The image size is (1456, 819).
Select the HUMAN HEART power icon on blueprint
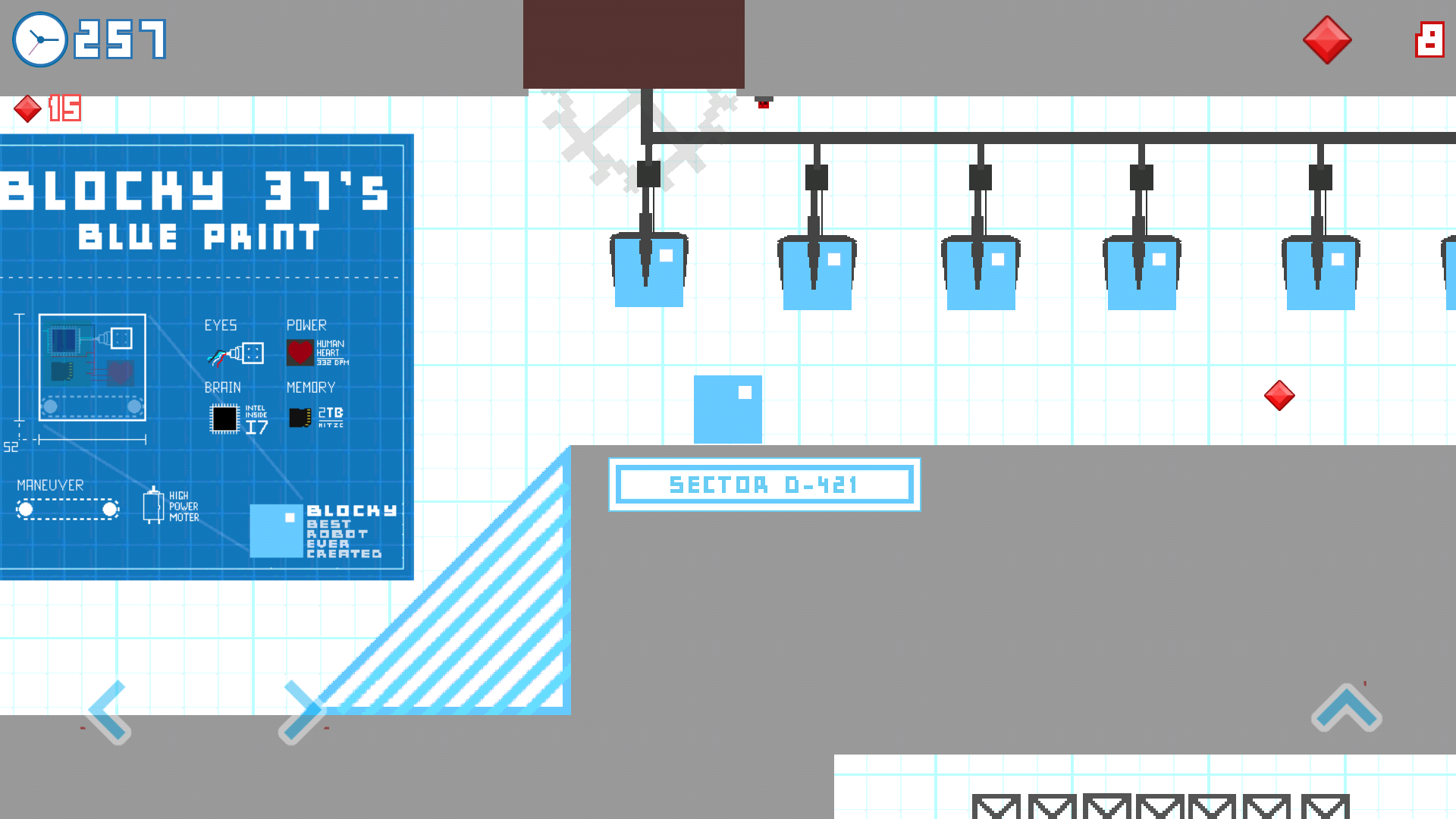click(300, 352)
